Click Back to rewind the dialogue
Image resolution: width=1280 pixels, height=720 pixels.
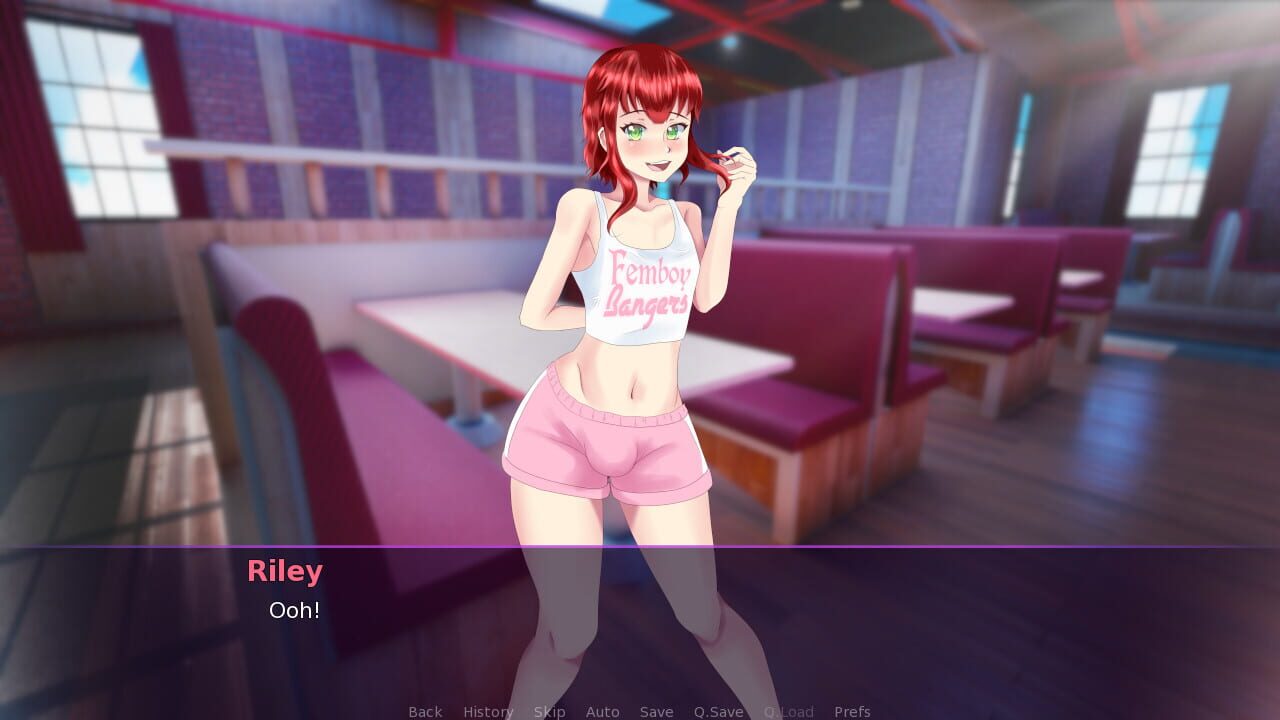[x=424, y=711]
